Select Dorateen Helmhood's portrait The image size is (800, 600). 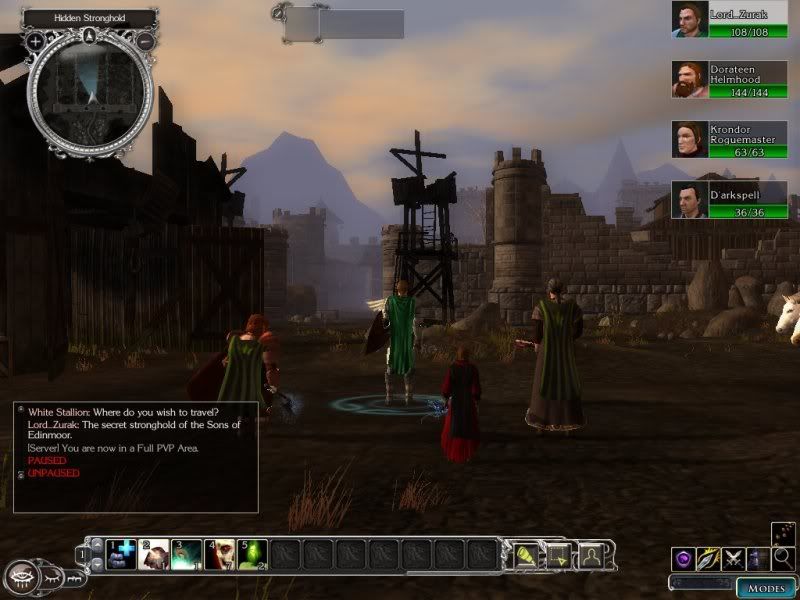pos(689,80)
